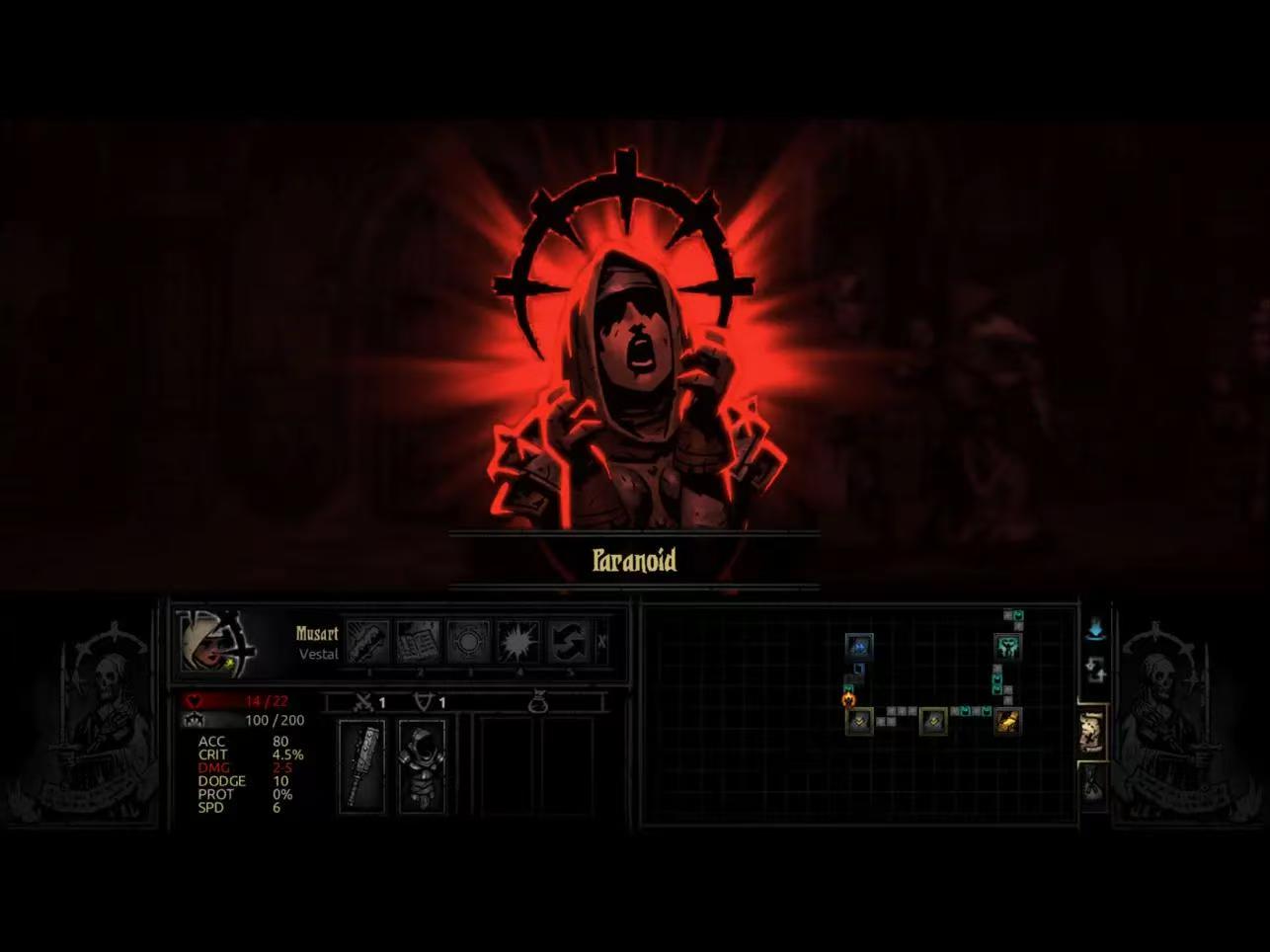Open the scripture skill in slot two
Viewport: 1270px width, 952px height.
click(x=419, y=640)
